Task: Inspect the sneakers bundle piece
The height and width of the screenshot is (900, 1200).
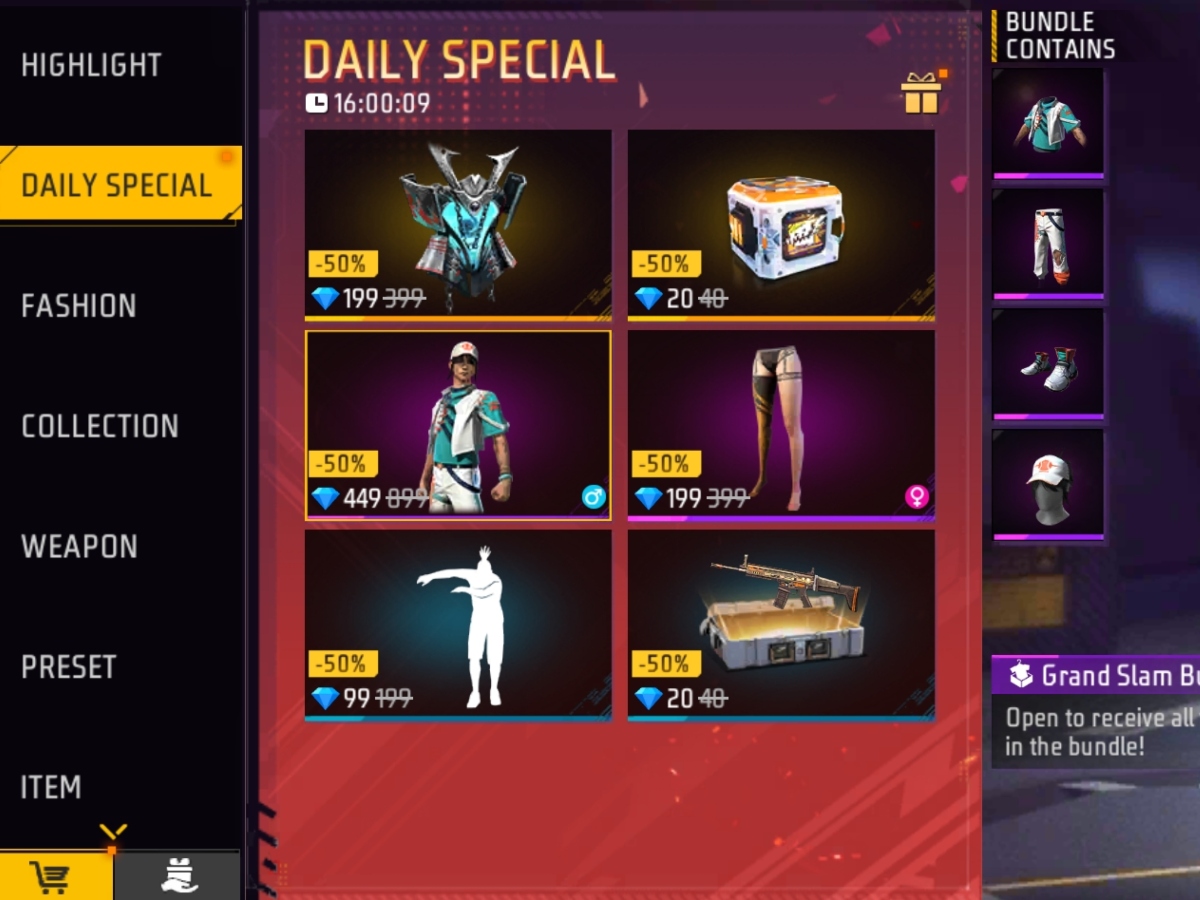Action: (1049, 363)
